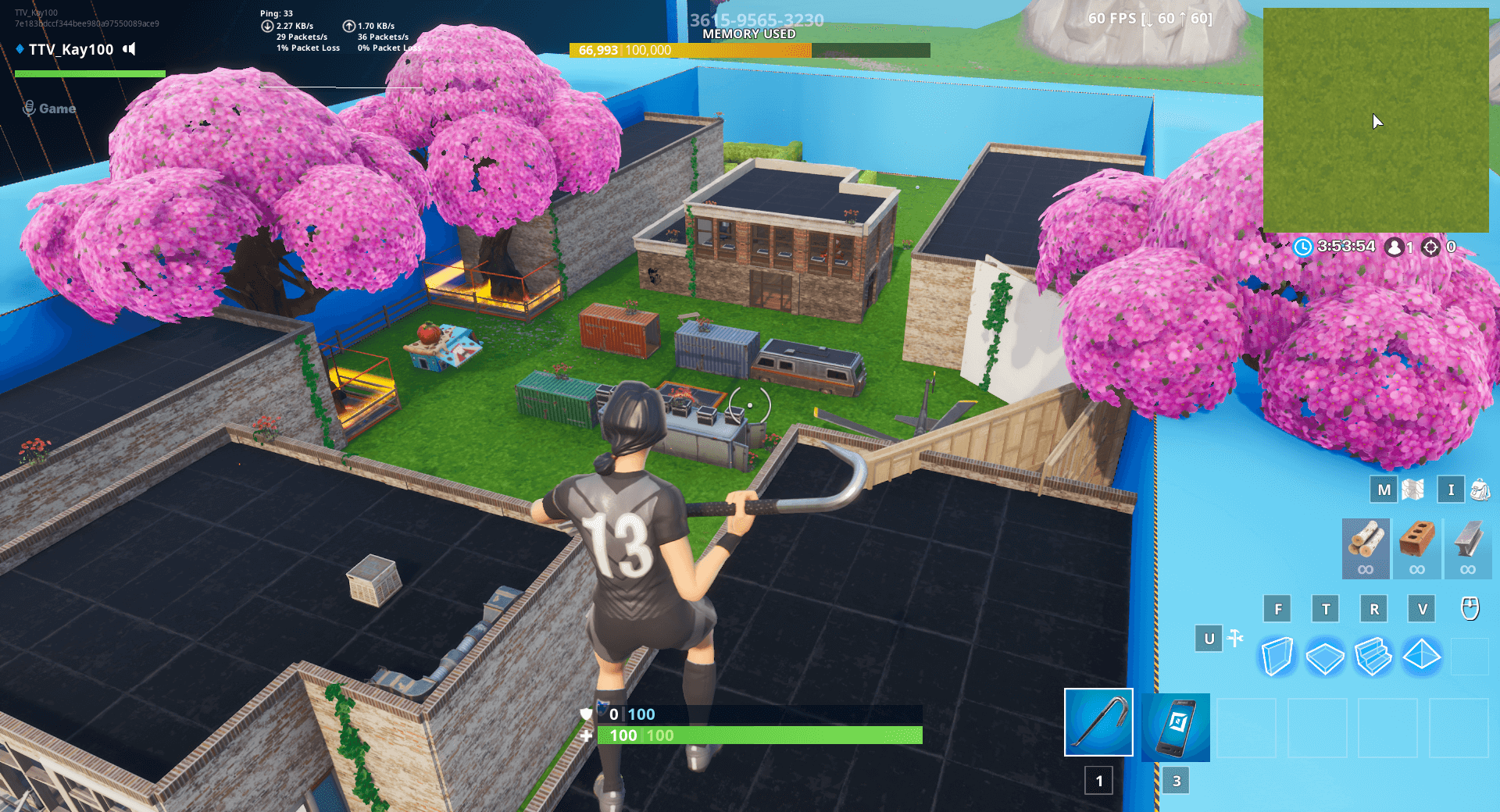Click the mouse icon beside the build keys

click(1470, 609)
